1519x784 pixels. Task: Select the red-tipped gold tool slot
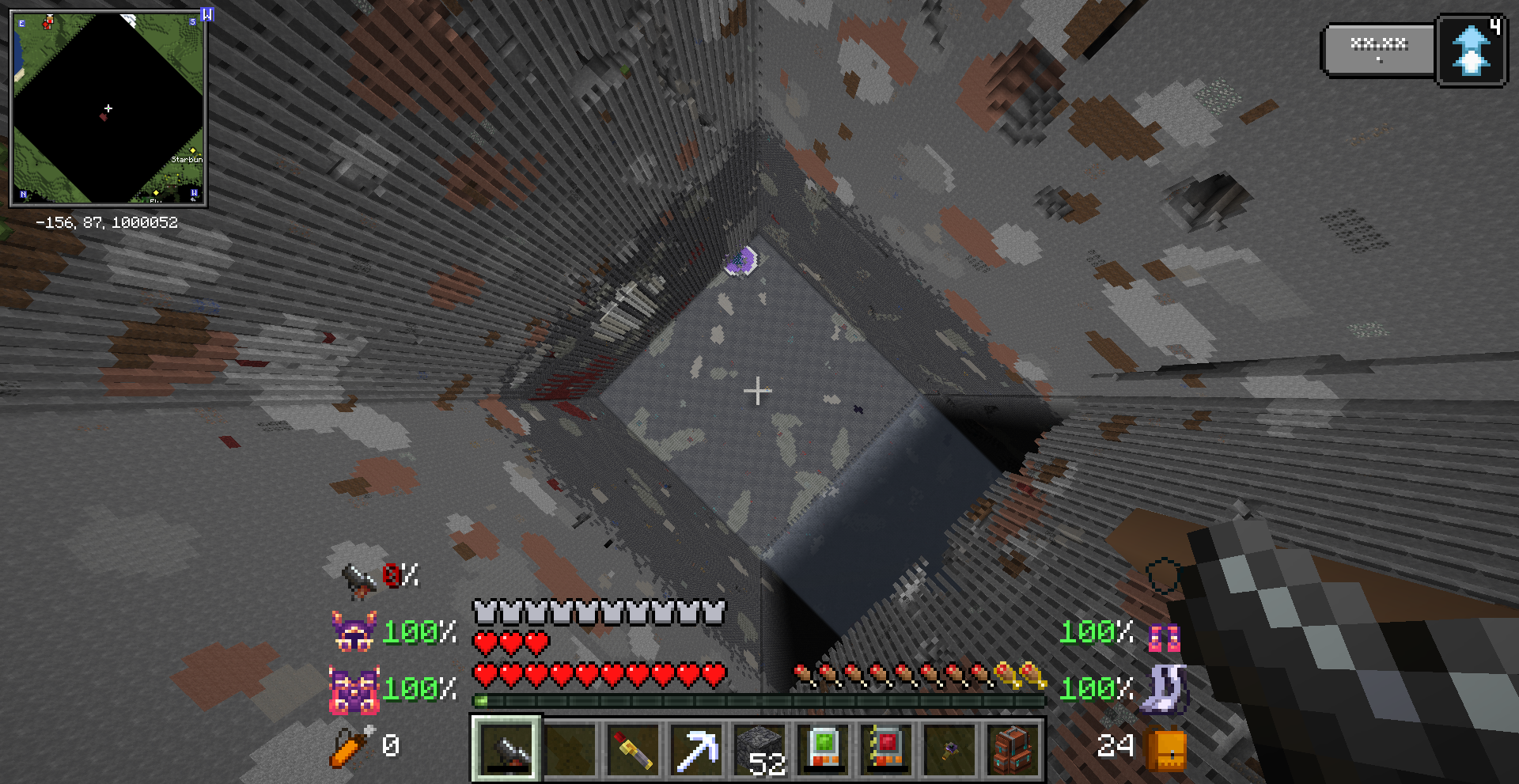[633, 748]
